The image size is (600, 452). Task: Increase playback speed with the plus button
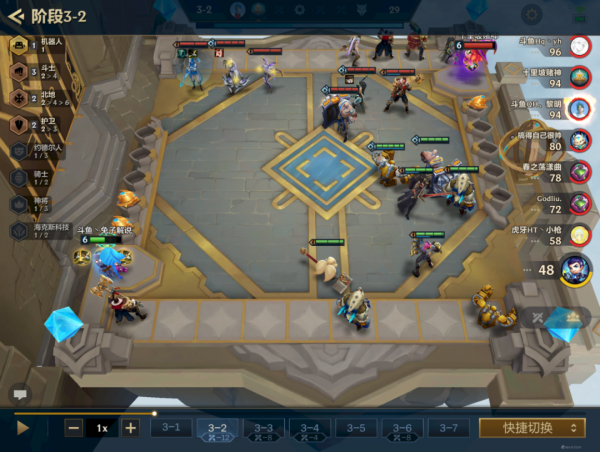coord(130,427)
